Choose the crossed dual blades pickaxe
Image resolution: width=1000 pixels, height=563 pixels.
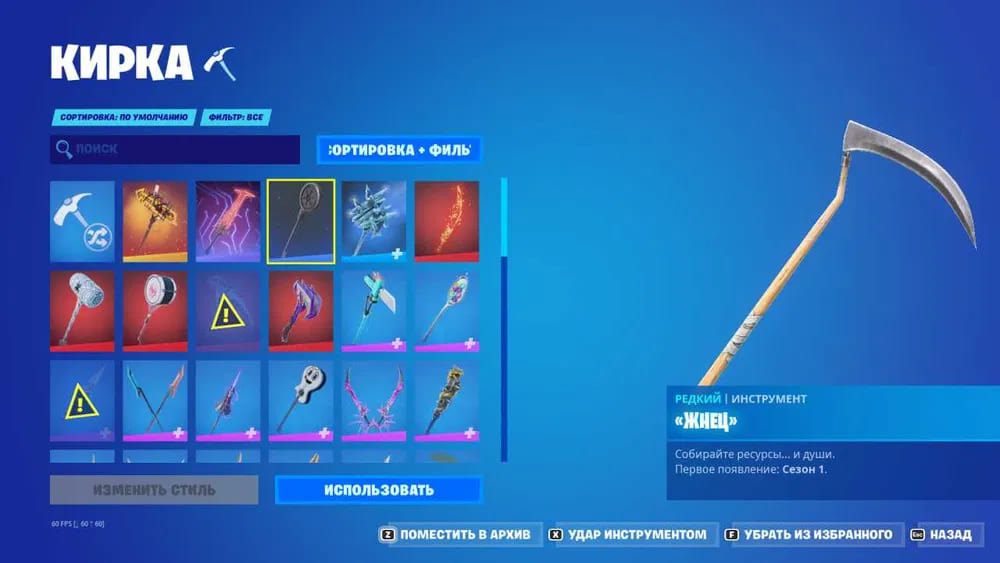click(155, 400)
